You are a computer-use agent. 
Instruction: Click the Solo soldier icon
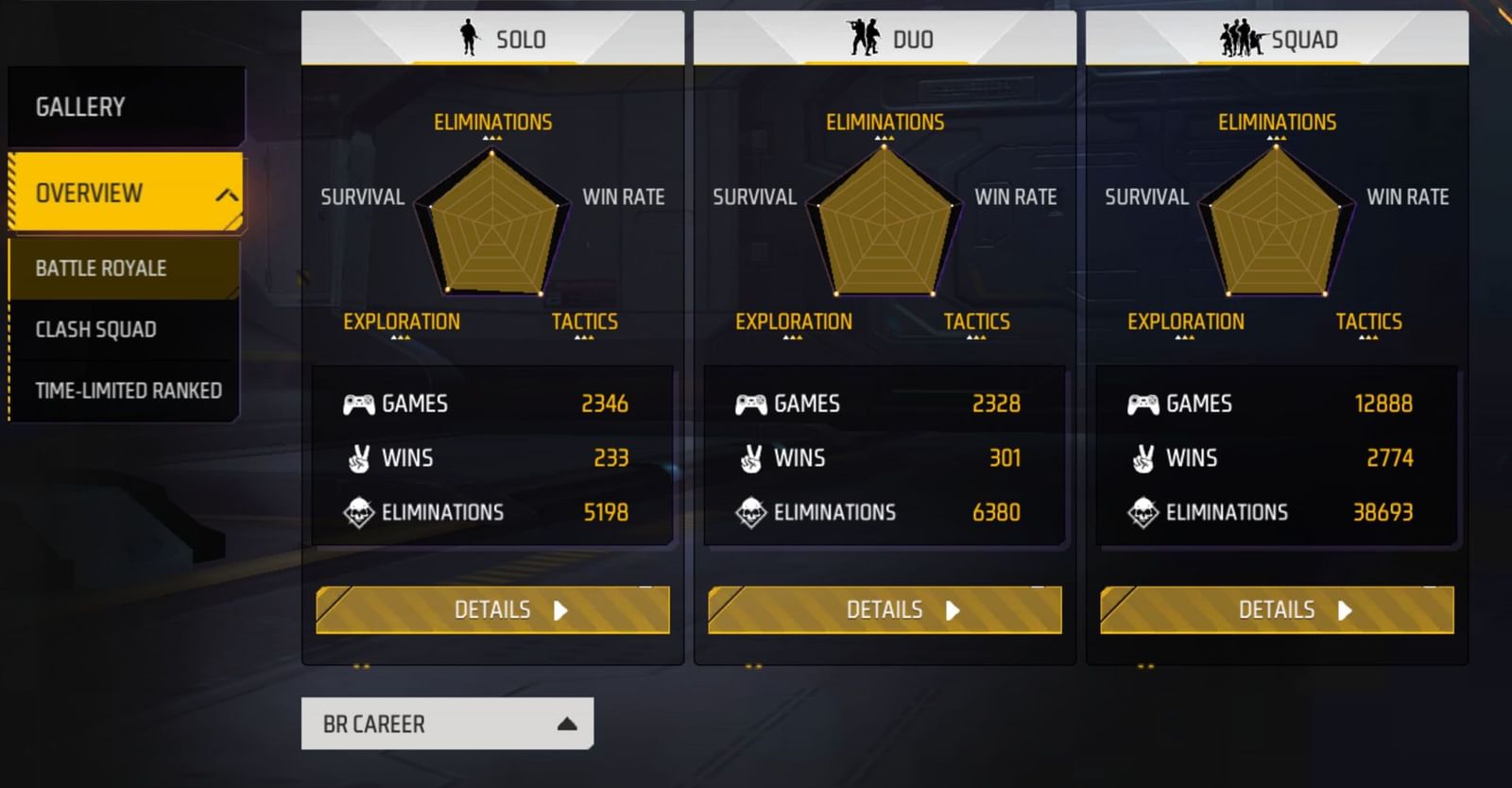470,36
